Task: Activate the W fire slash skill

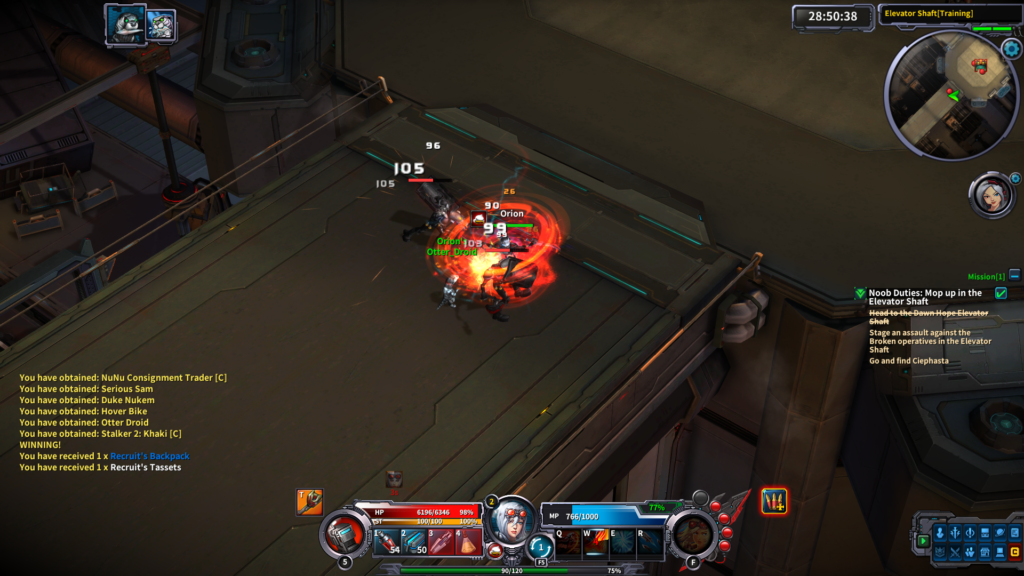Action: click(595, 541)
